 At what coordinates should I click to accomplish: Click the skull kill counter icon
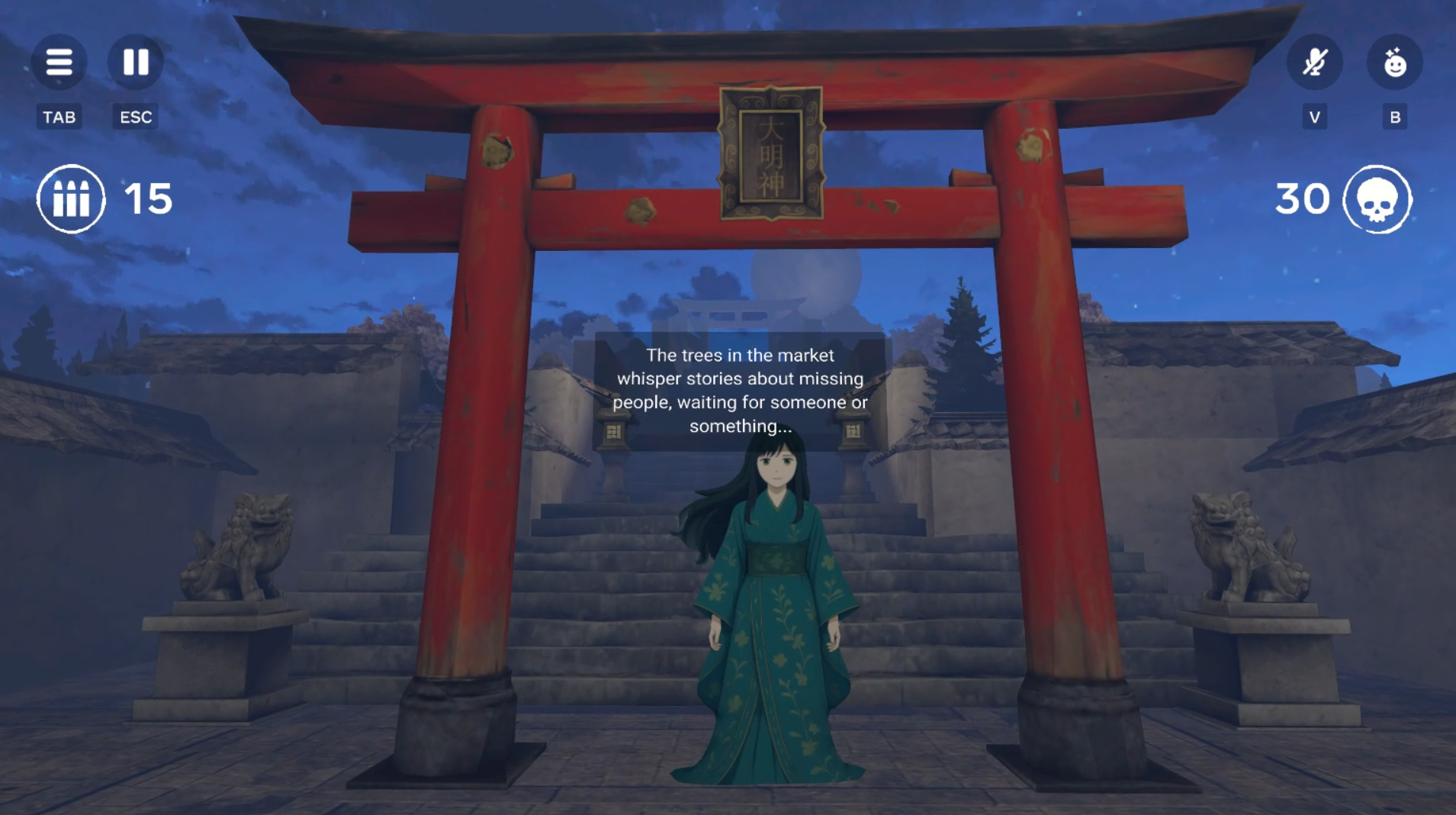tap(1377, 199)
